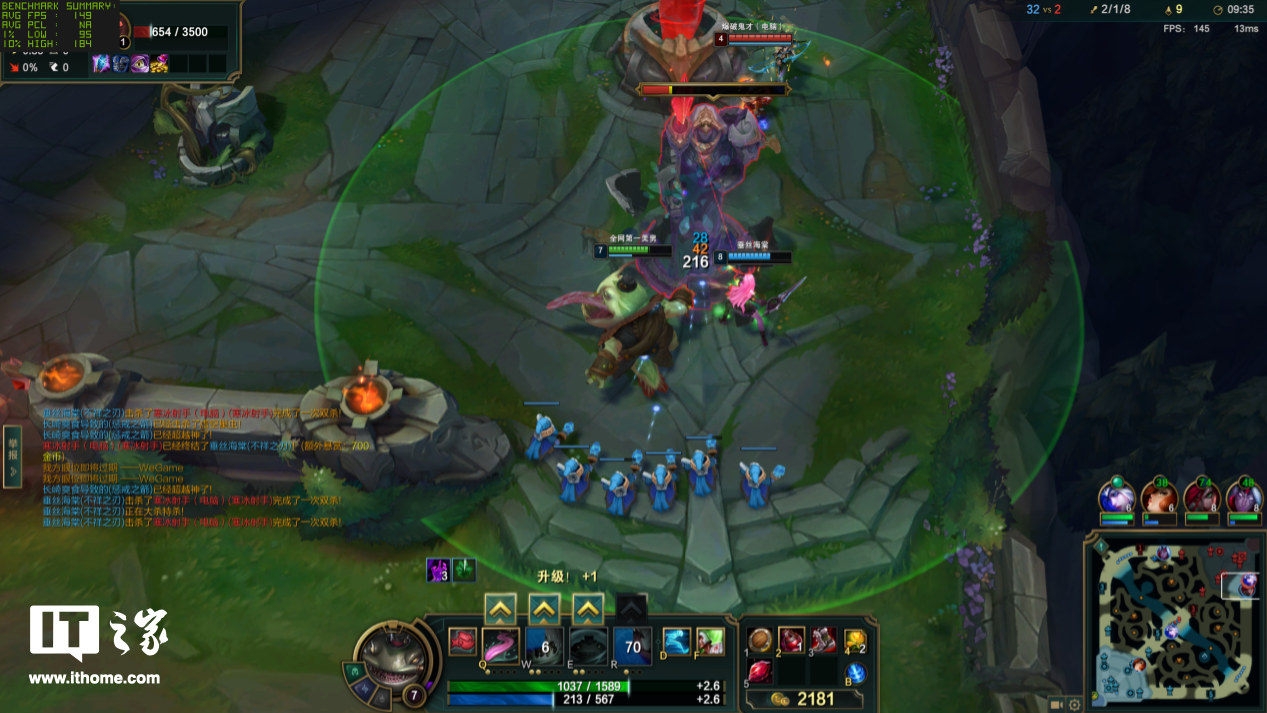Select the white-haired ally portrait
The height and width of the screenshot is (713, 1267).
point(1116,497)
